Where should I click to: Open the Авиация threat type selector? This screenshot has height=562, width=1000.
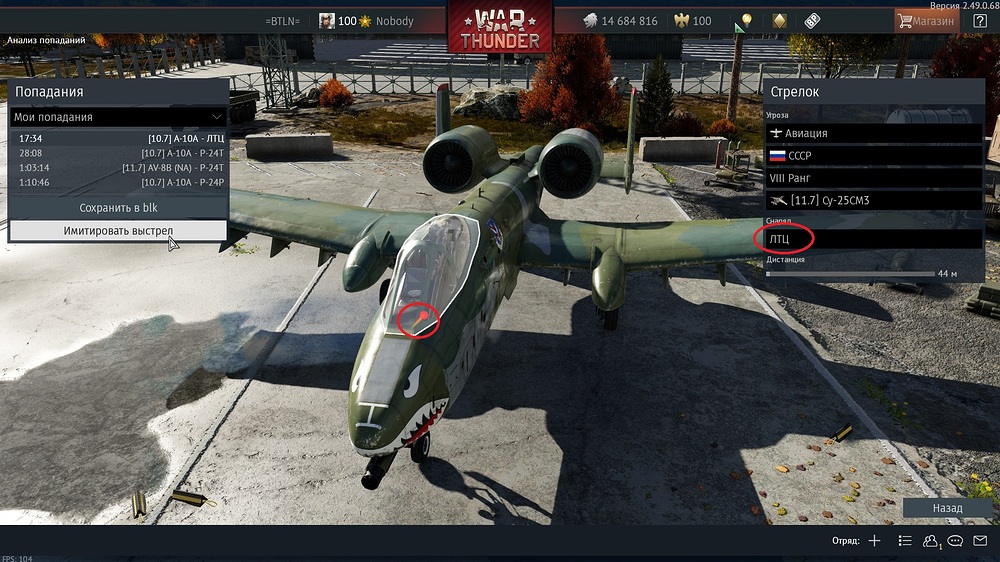coord(873,133)
